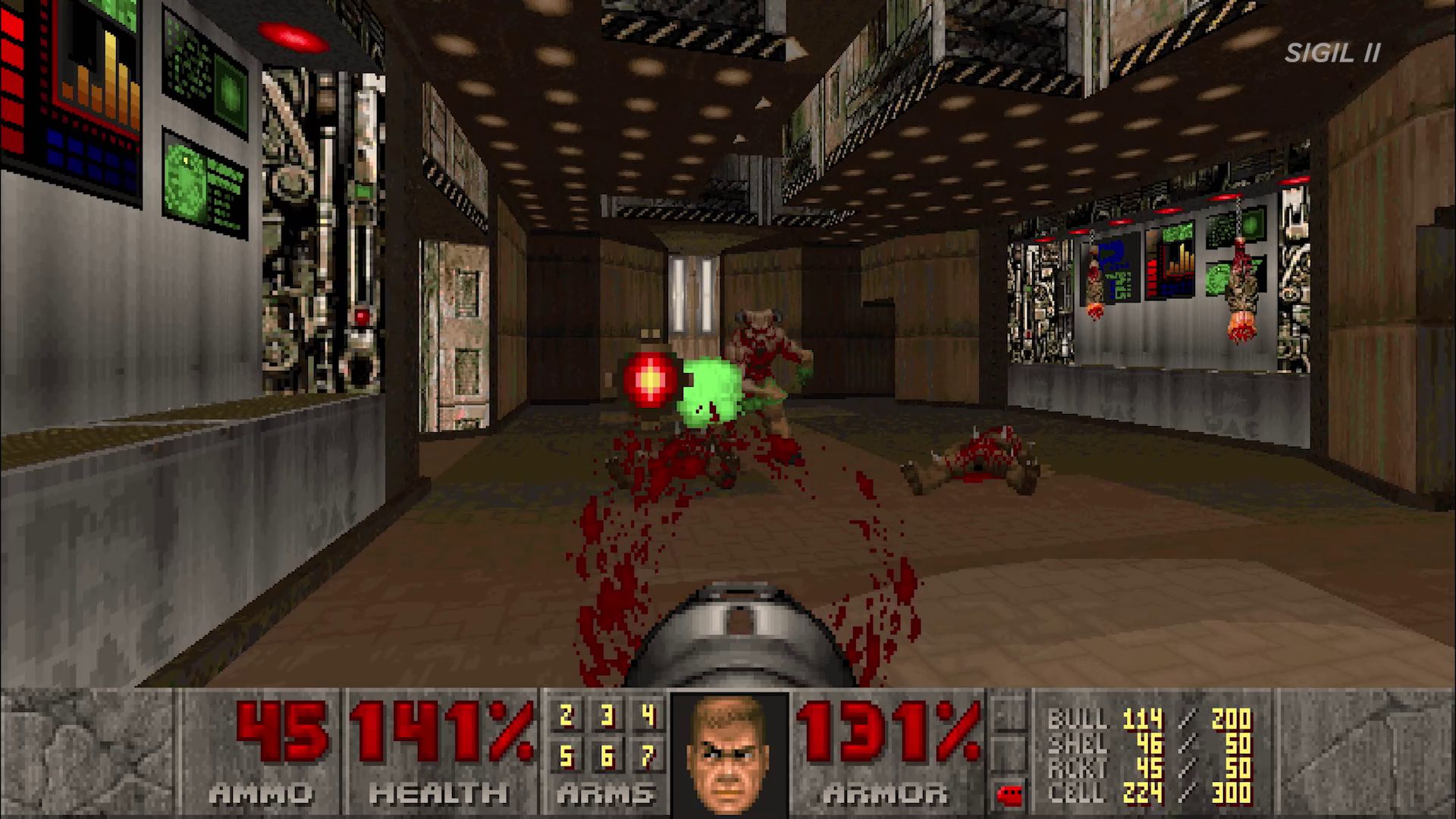The height and width of the screenshot is (819, 1456).
Task: Click weapon number 7 in ARMS
Action: 648,756
